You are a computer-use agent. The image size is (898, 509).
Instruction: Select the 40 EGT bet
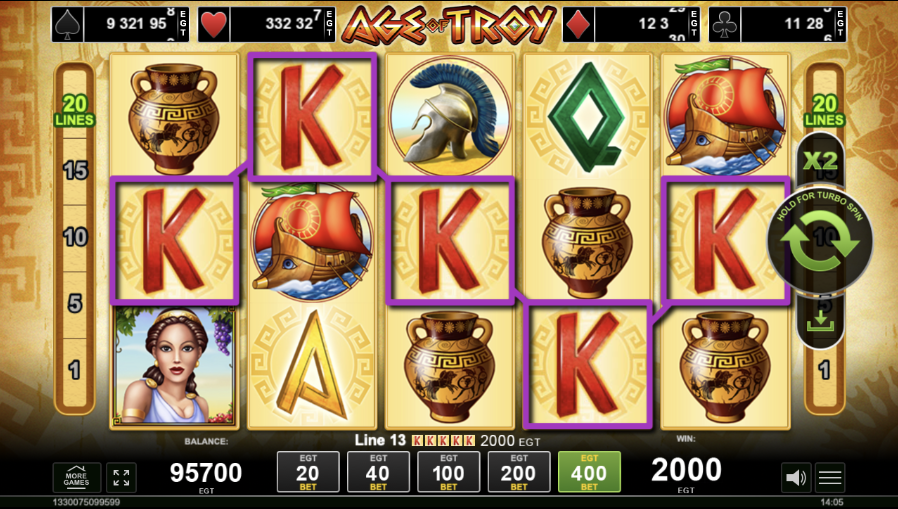(x=378, y=472)
